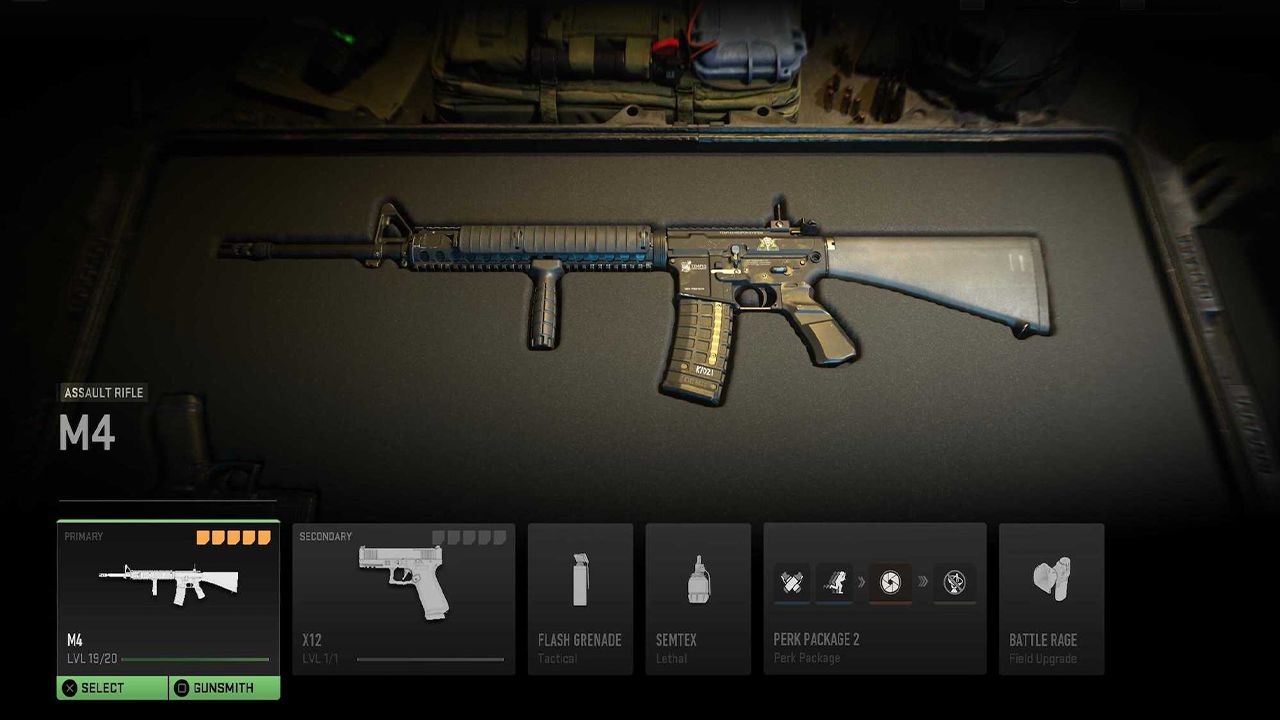Click the circle button icon next to GUNSMITH
Screen dimensions: 1280x720
(183, 687)
